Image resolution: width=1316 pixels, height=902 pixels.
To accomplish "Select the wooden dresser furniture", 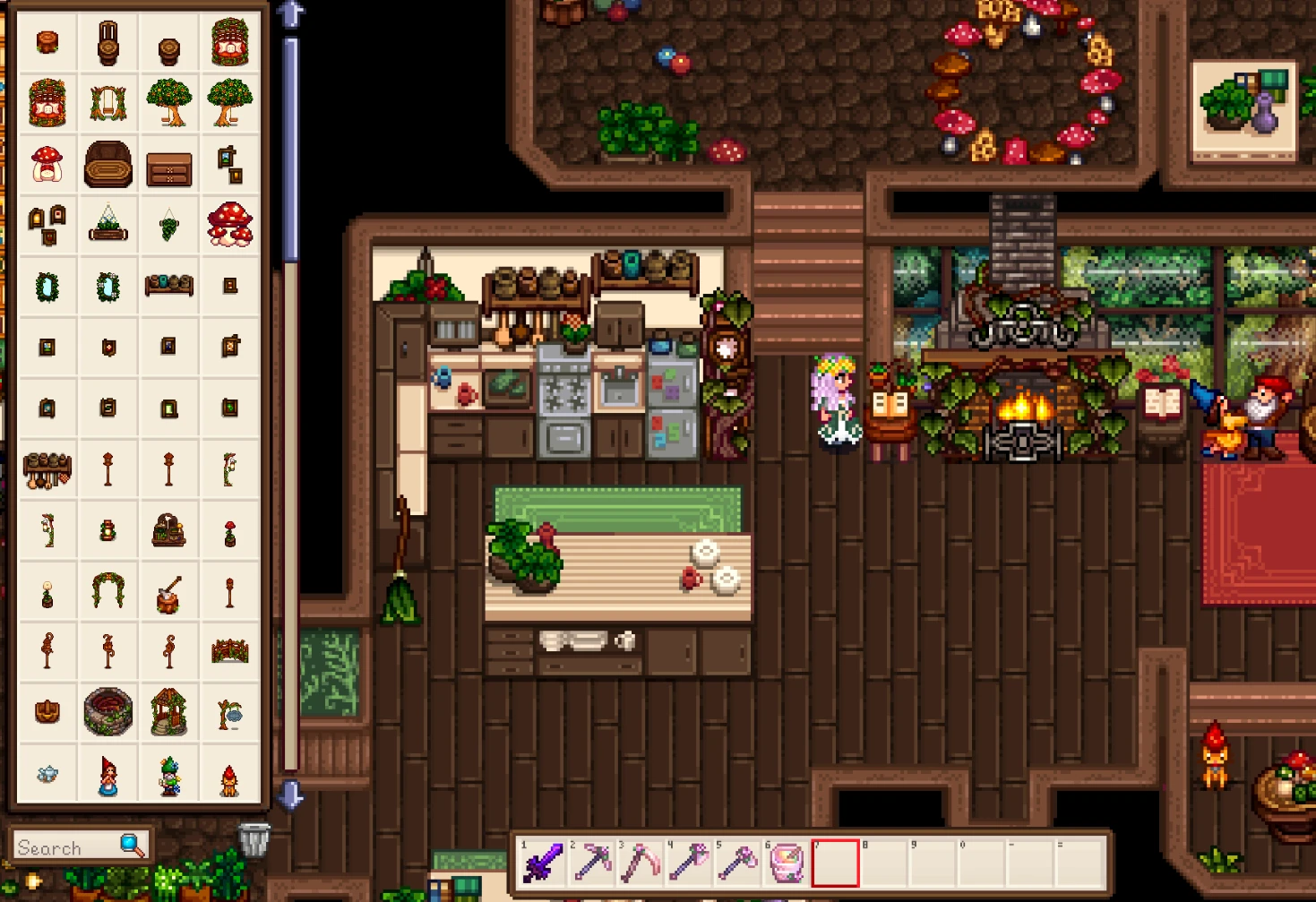I will (x=169, y=168).
